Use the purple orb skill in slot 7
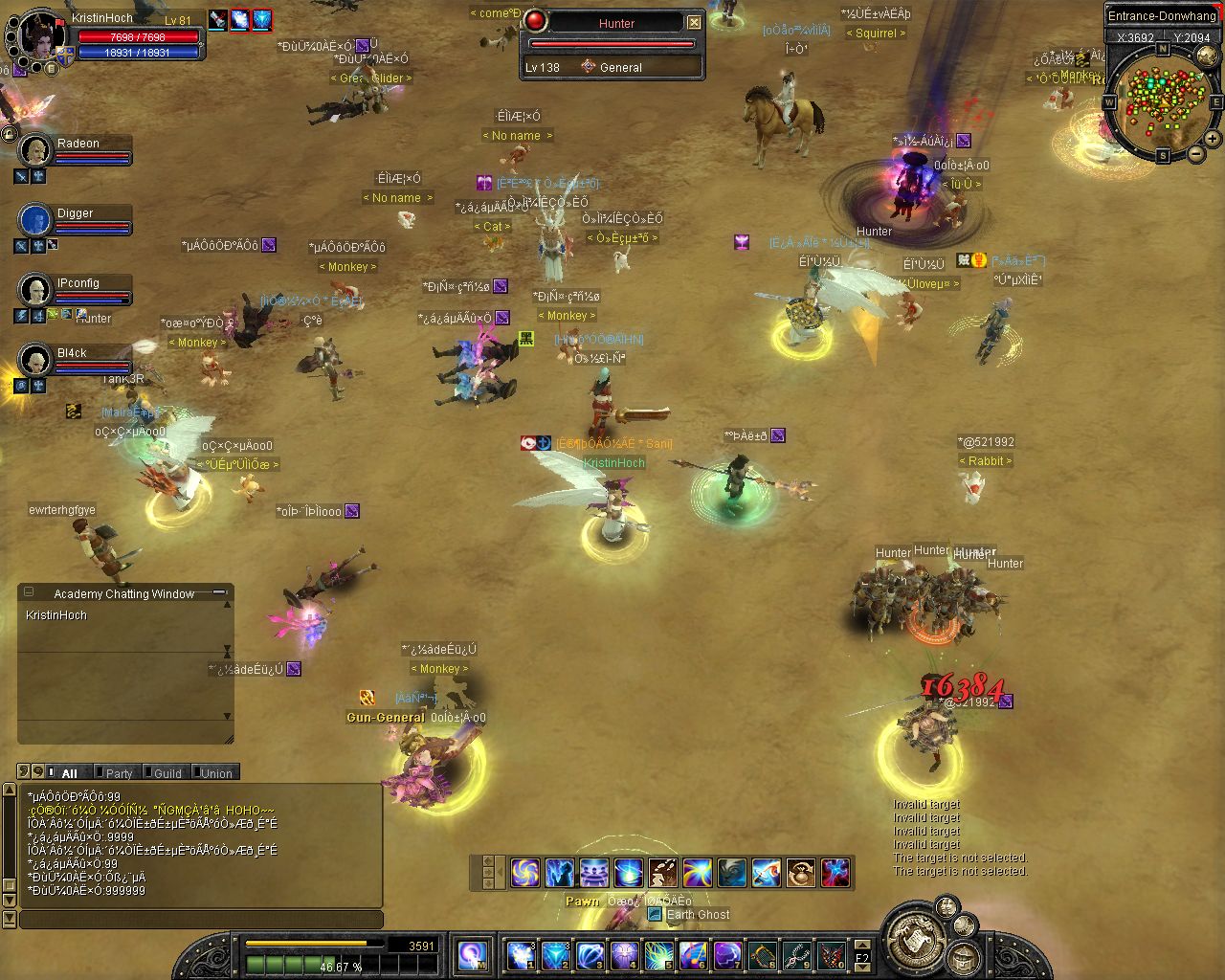Screen dimensions: 1225x980 727,955
